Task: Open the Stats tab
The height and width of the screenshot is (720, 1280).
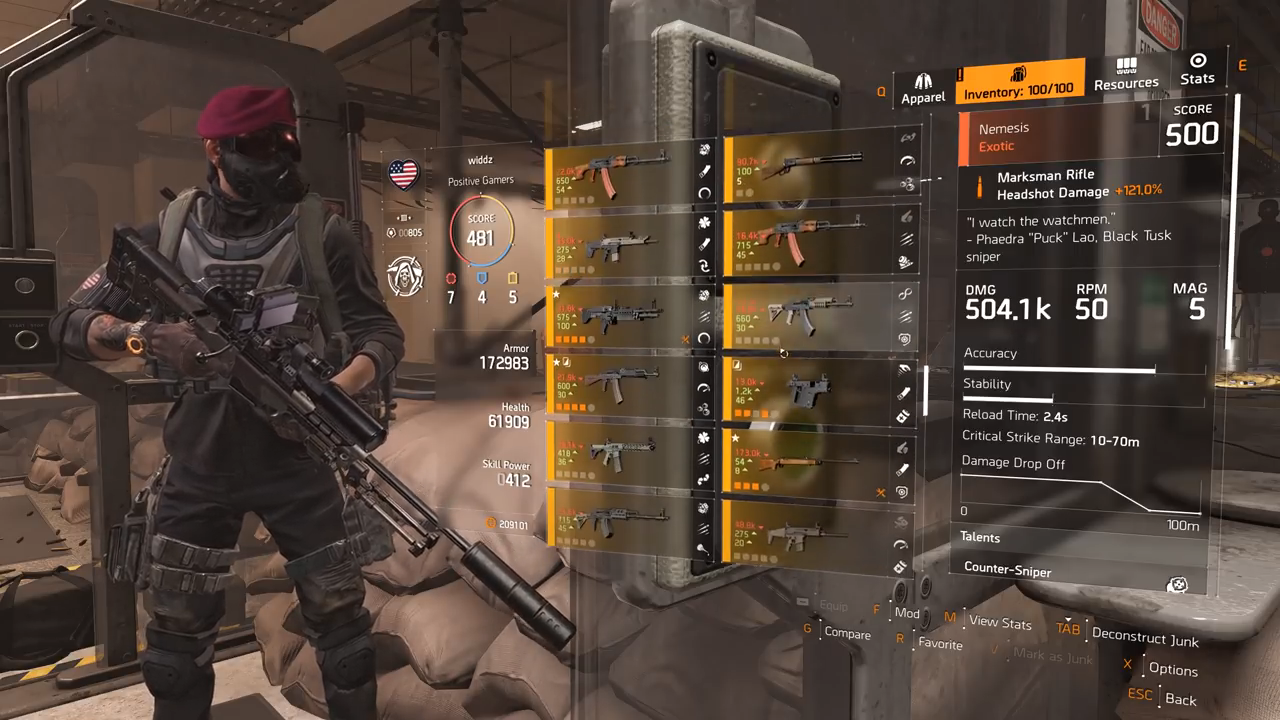Action: [1197, 70]
